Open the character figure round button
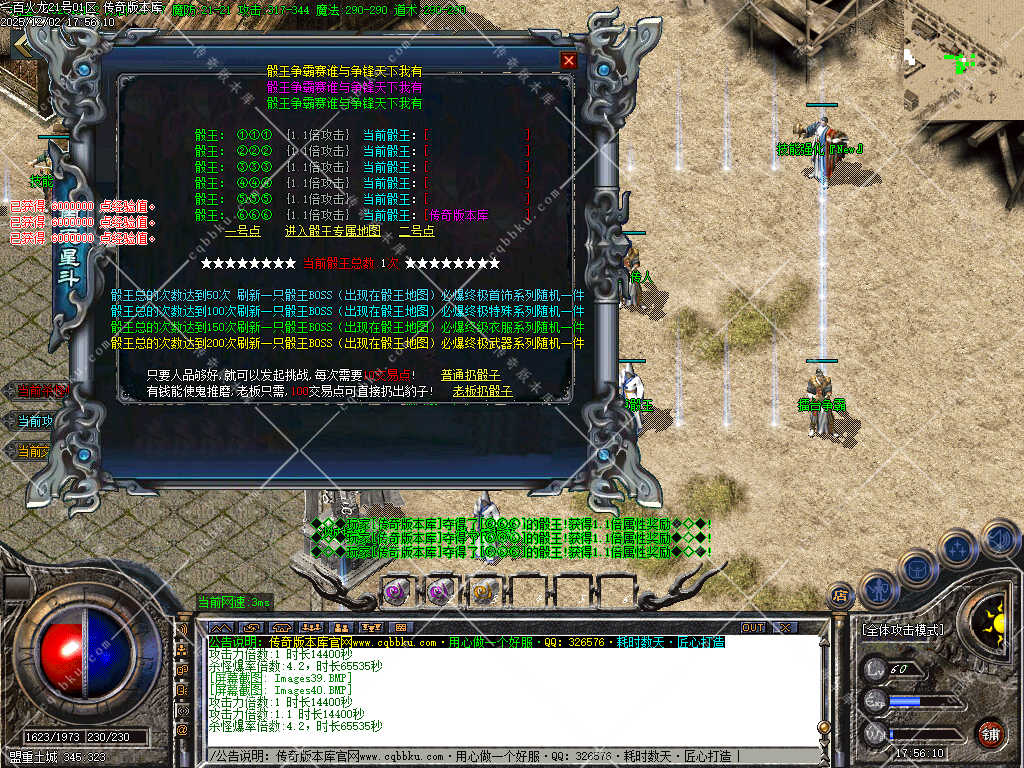The image size is (1024, 768). coord(877,590)
